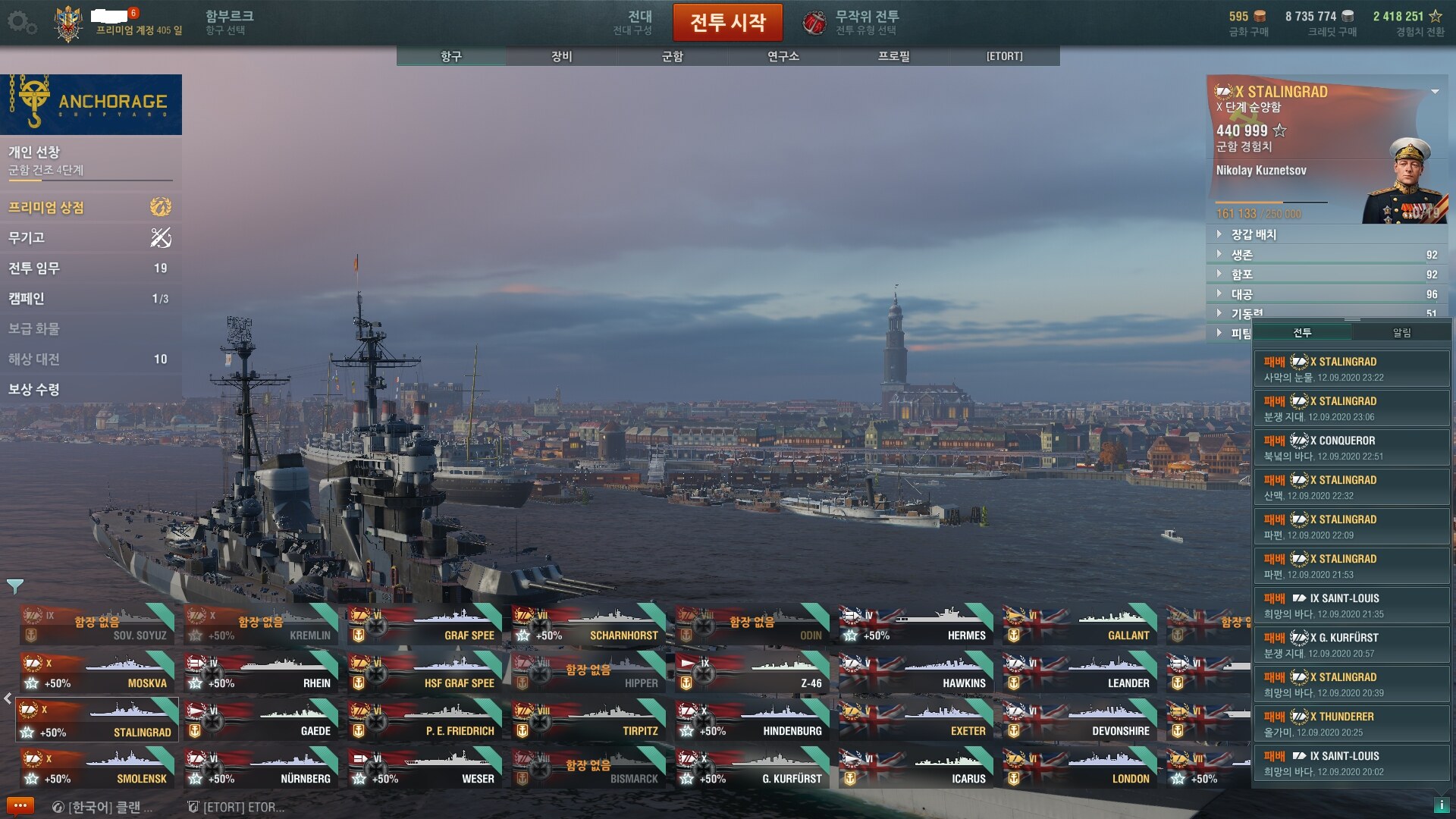Viewport: 1456px width, 819px height.
Task: Choose the Tirpitz ship tile
Action: point(589,720)
